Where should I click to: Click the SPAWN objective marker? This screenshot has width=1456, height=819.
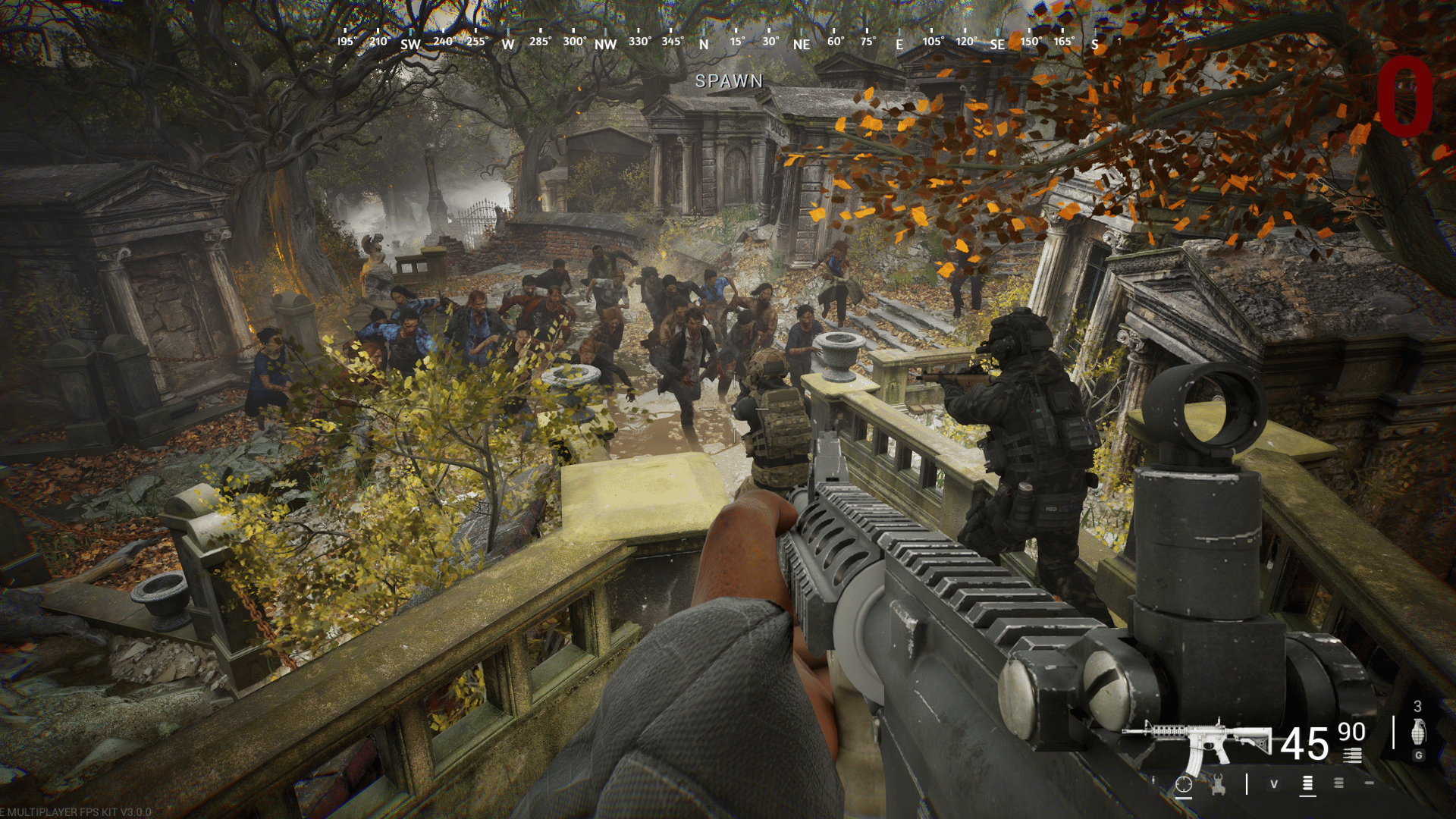[729, 81]
